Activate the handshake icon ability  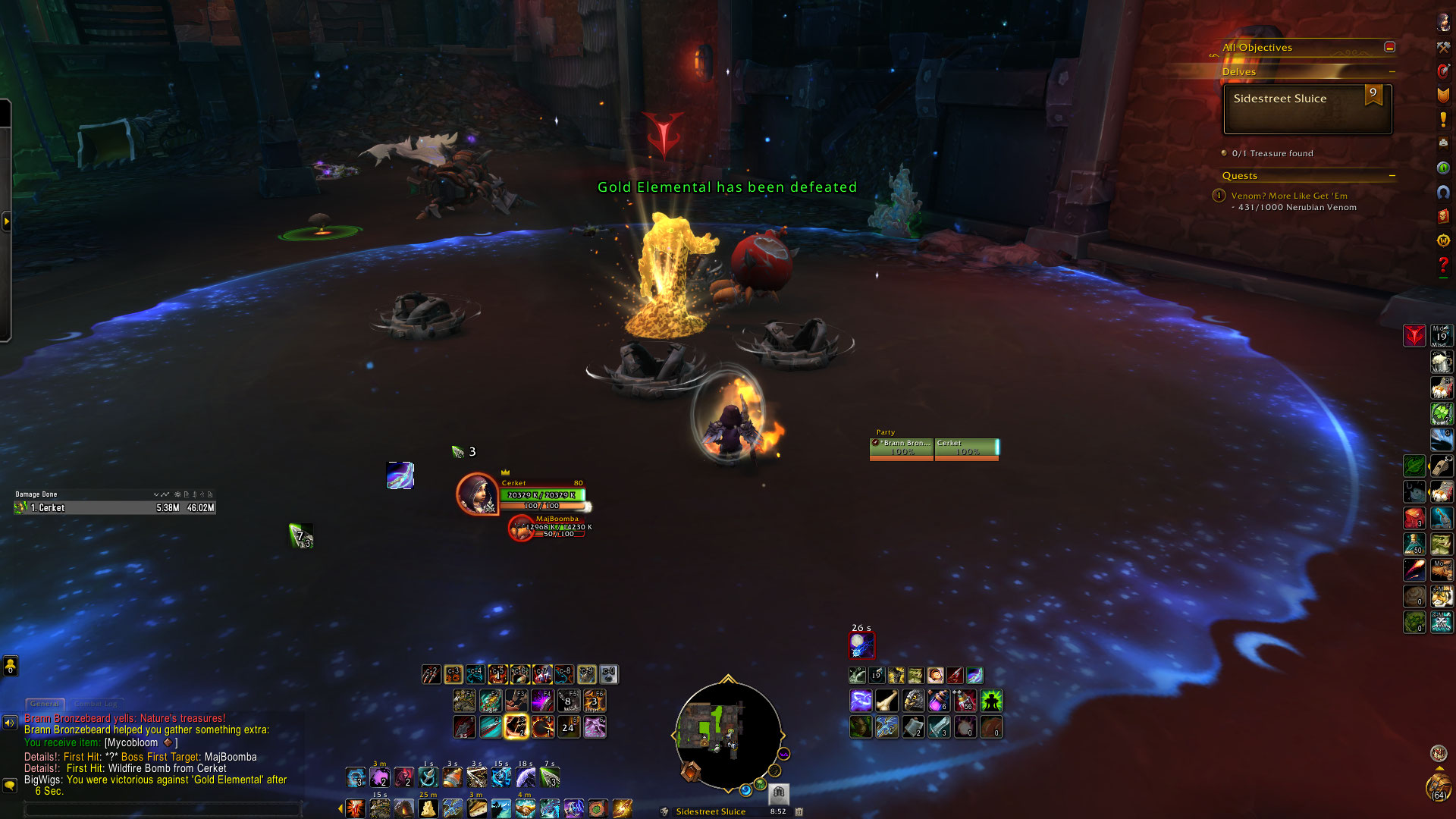coord(524,808)
